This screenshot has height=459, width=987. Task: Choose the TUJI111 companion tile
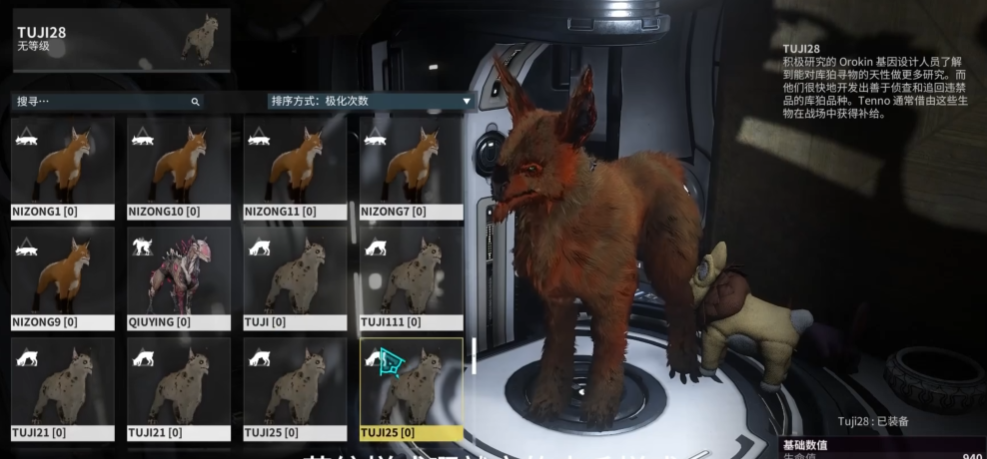(x=411, y=278)
